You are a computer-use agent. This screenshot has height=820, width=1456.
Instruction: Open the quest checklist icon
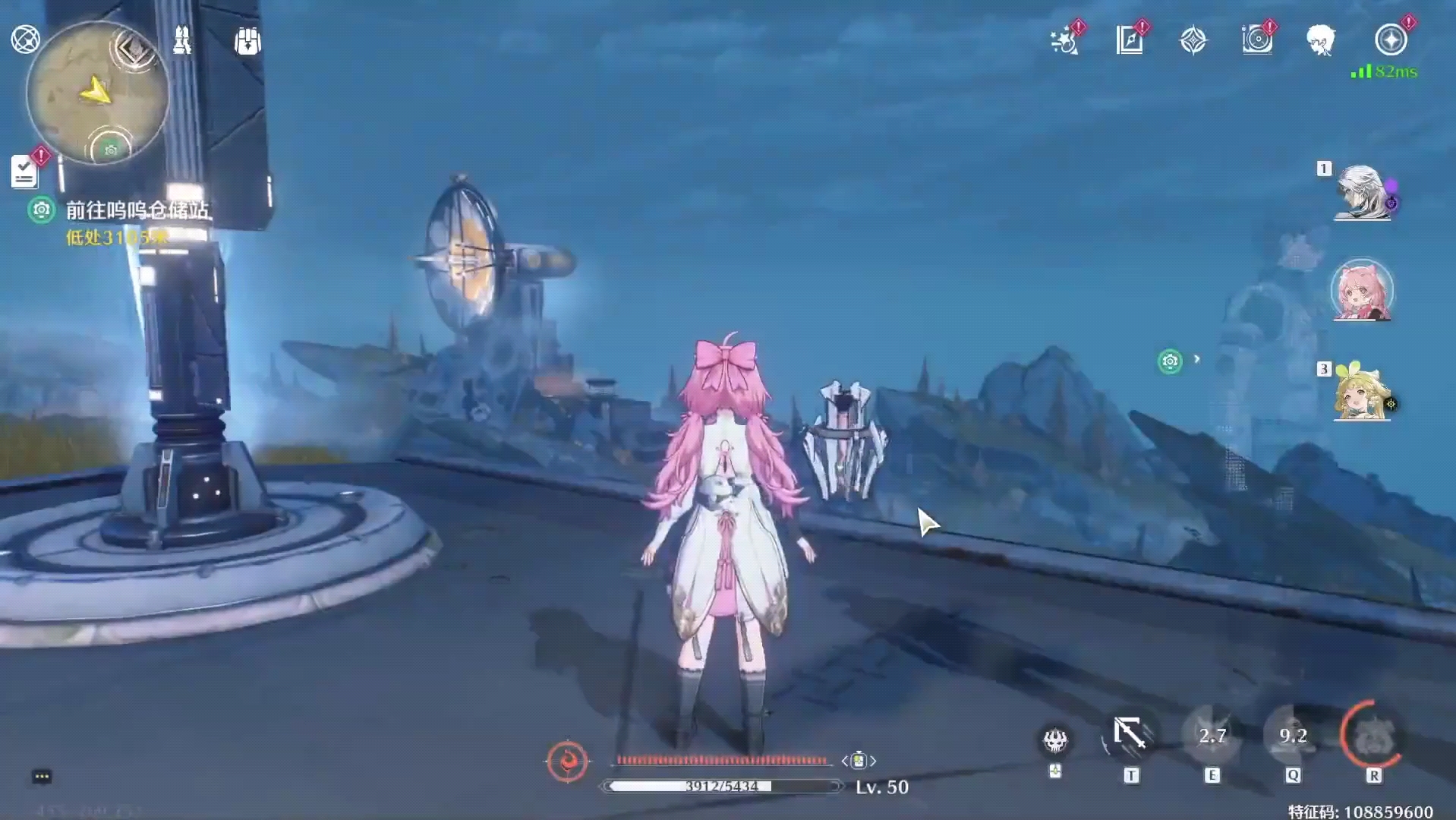point(25,172)
